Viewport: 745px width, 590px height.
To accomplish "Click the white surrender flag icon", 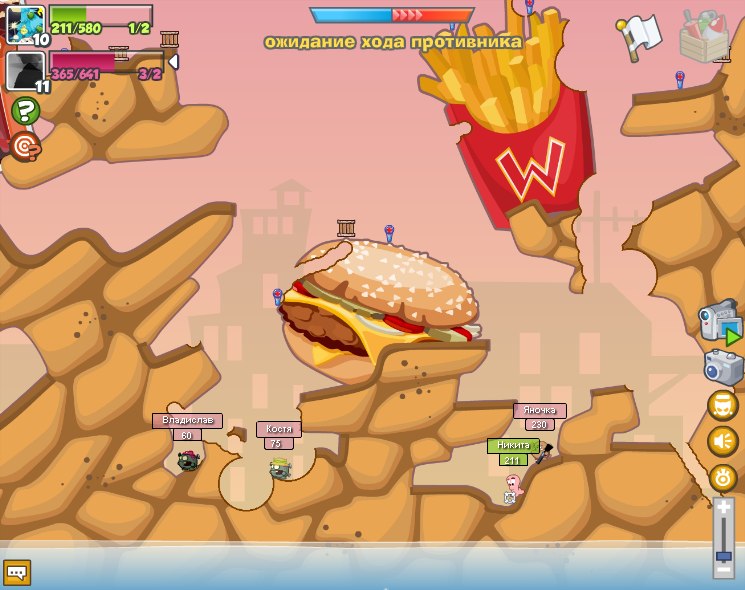I will pos(639,33).
